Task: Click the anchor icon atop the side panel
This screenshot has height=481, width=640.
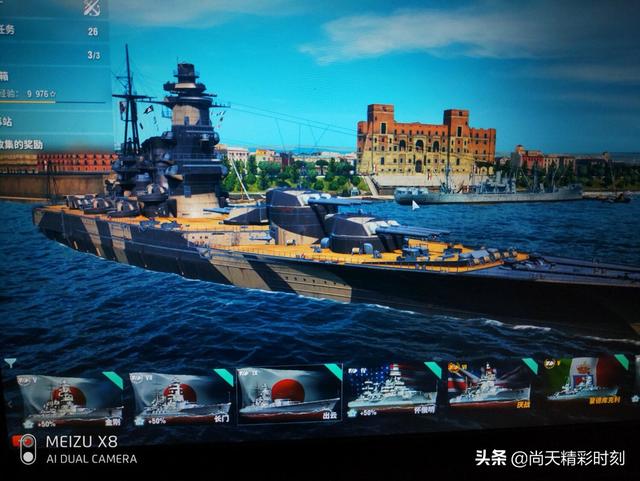Action: point(91,8)
